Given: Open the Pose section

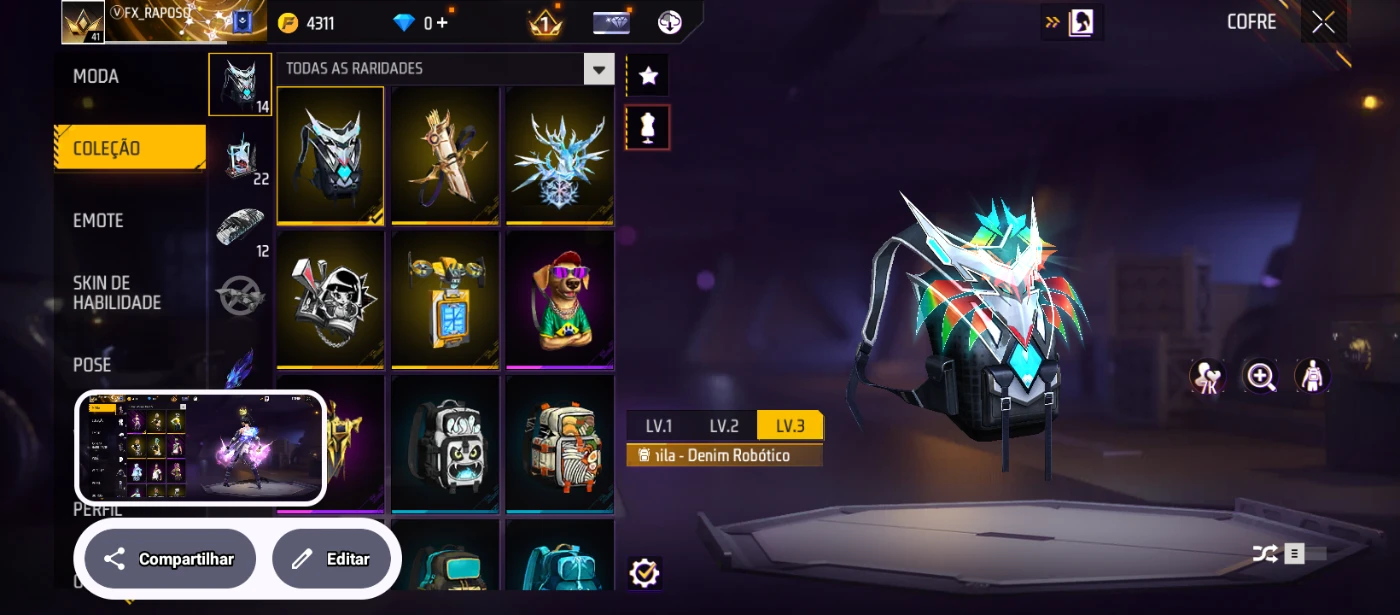Looking at the screenshot, I should (92, 365).
